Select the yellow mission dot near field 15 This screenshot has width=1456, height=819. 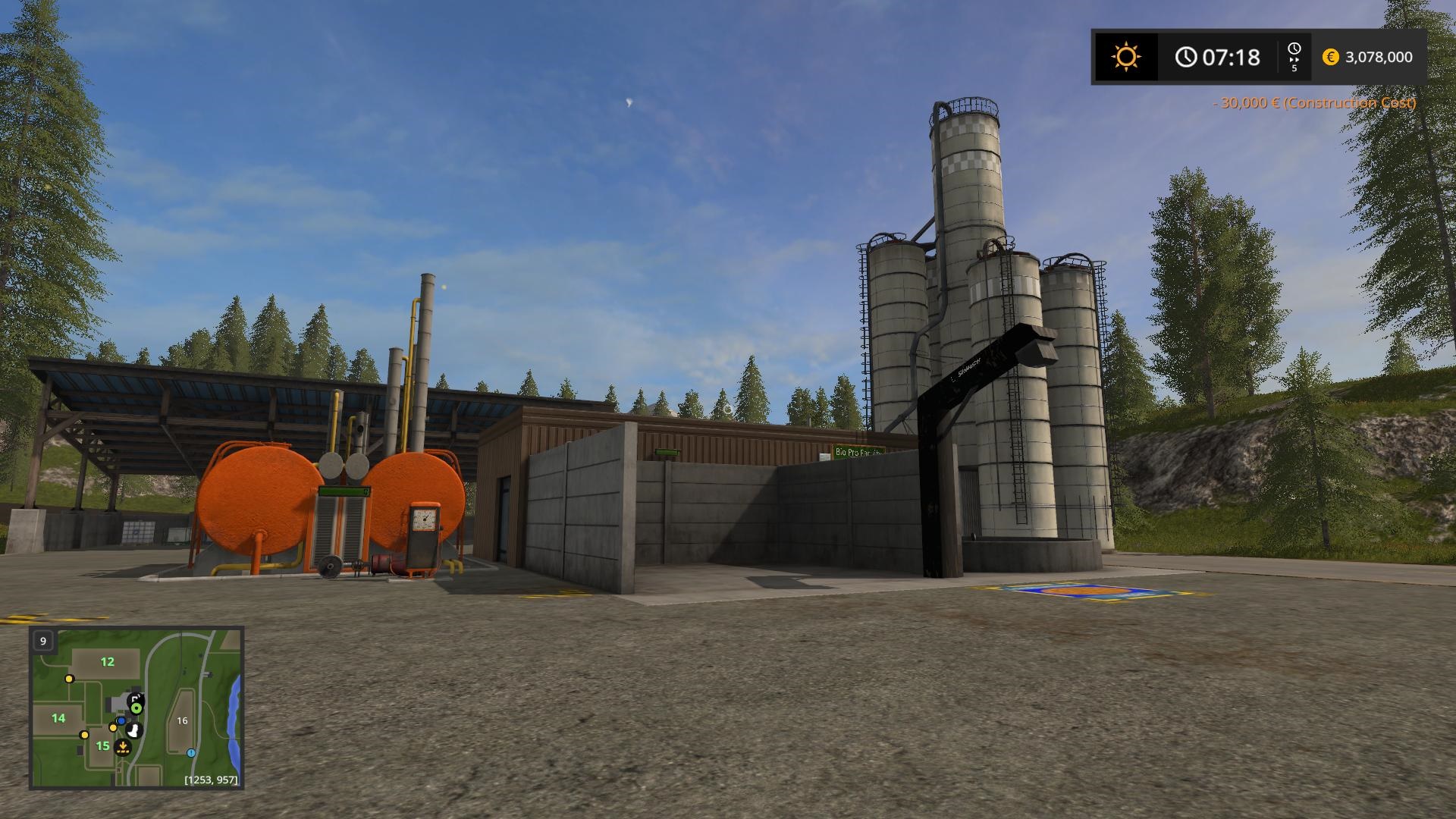tap(113, 728)
